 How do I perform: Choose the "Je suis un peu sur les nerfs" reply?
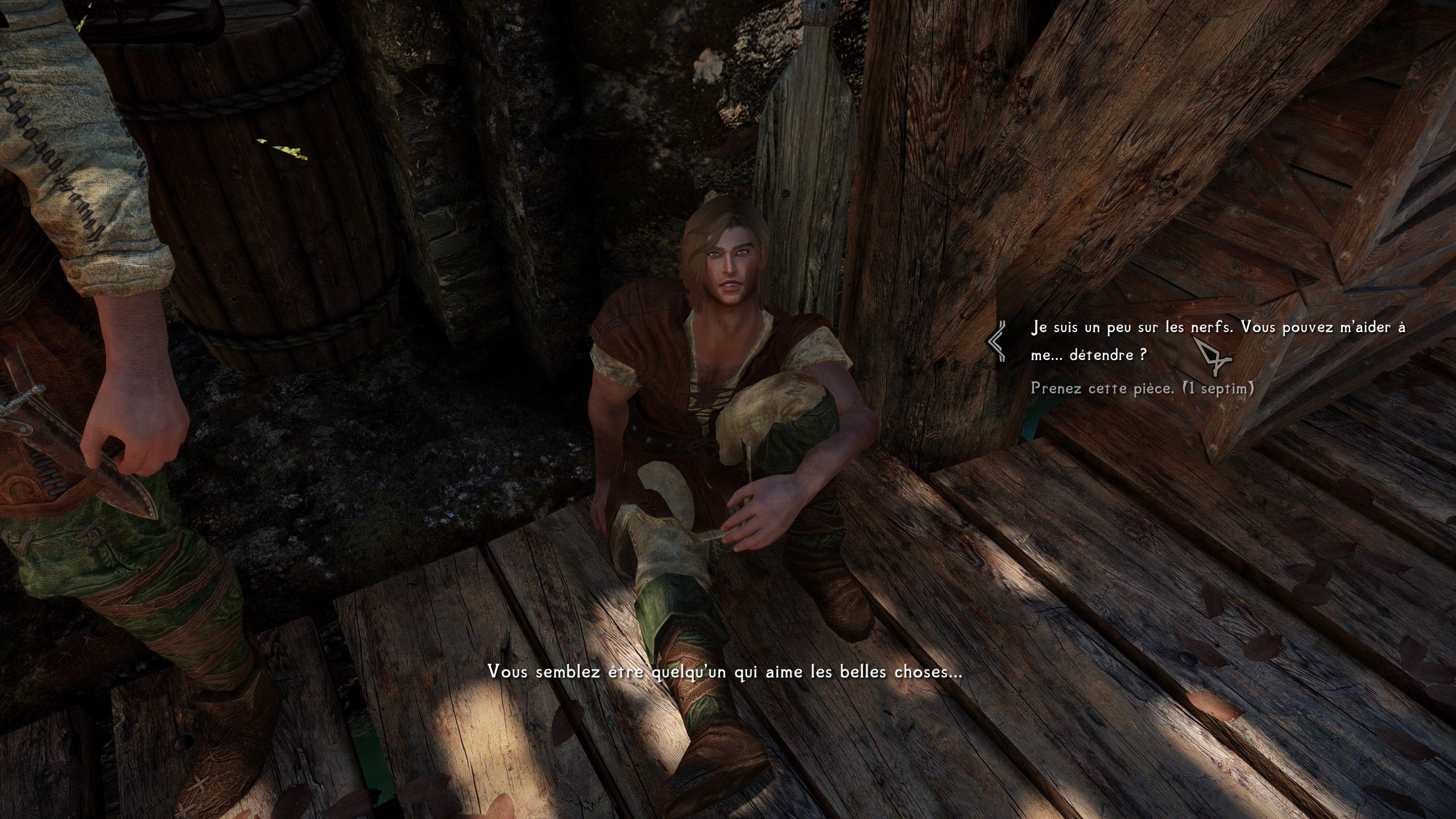pos(1217,341)
